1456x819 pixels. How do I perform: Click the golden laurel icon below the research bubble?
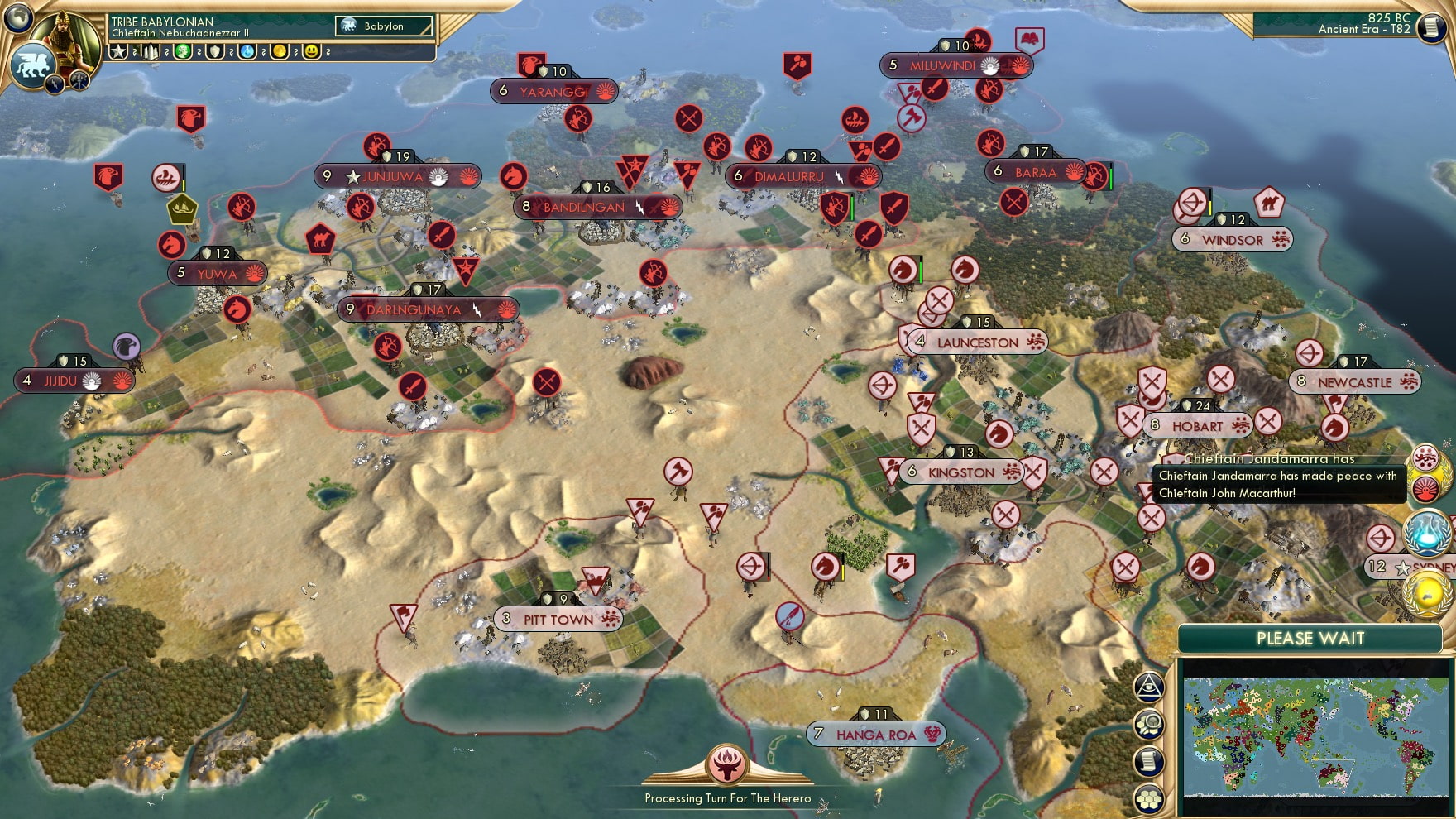tap(1425, 594)
